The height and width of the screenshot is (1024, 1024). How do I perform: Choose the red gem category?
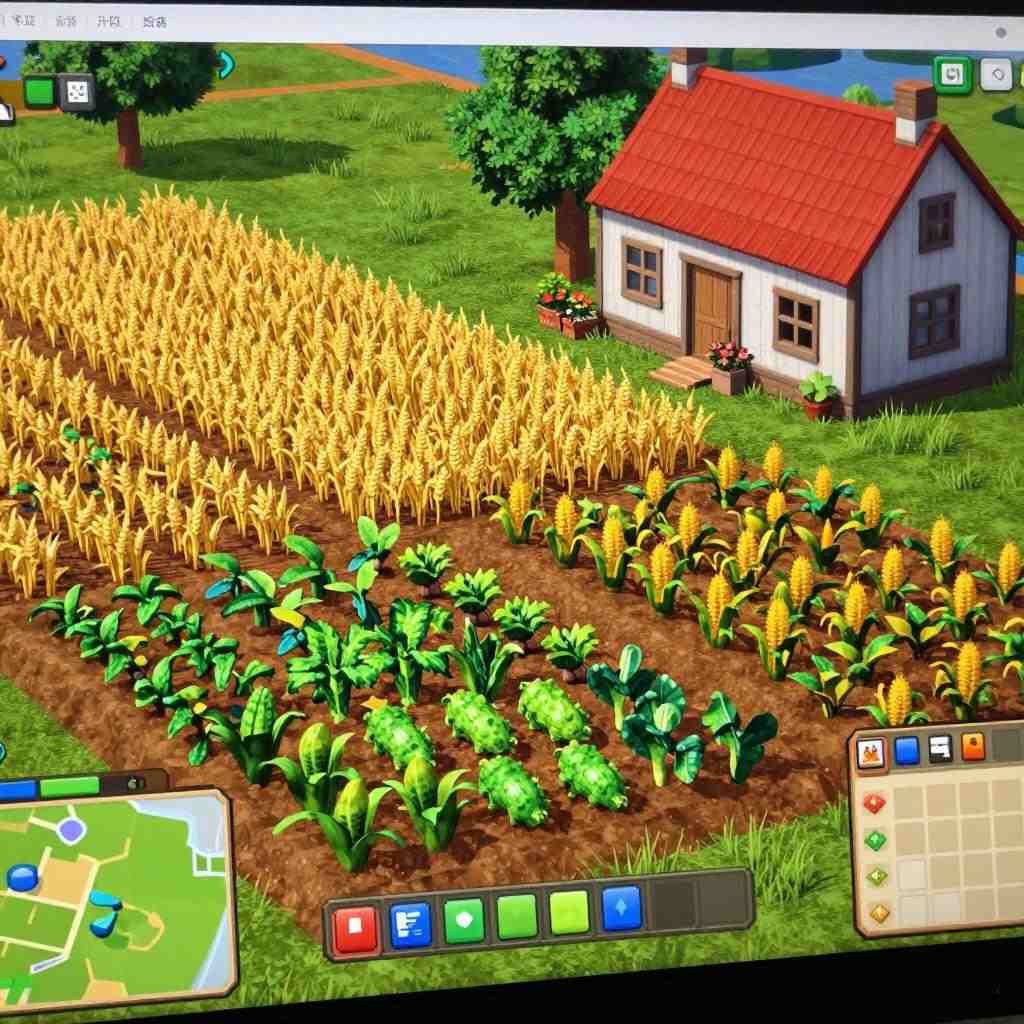point(875,803)
